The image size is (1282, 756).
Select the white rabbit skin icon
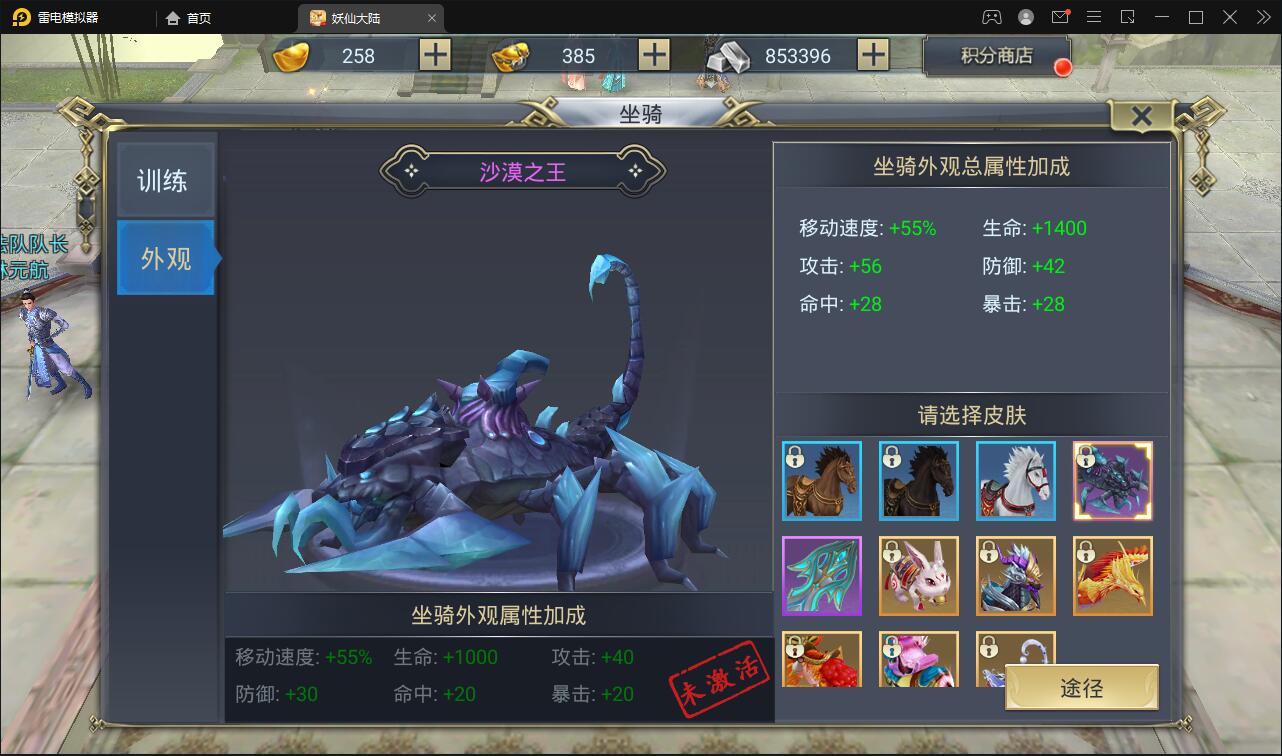coord(918,576)
